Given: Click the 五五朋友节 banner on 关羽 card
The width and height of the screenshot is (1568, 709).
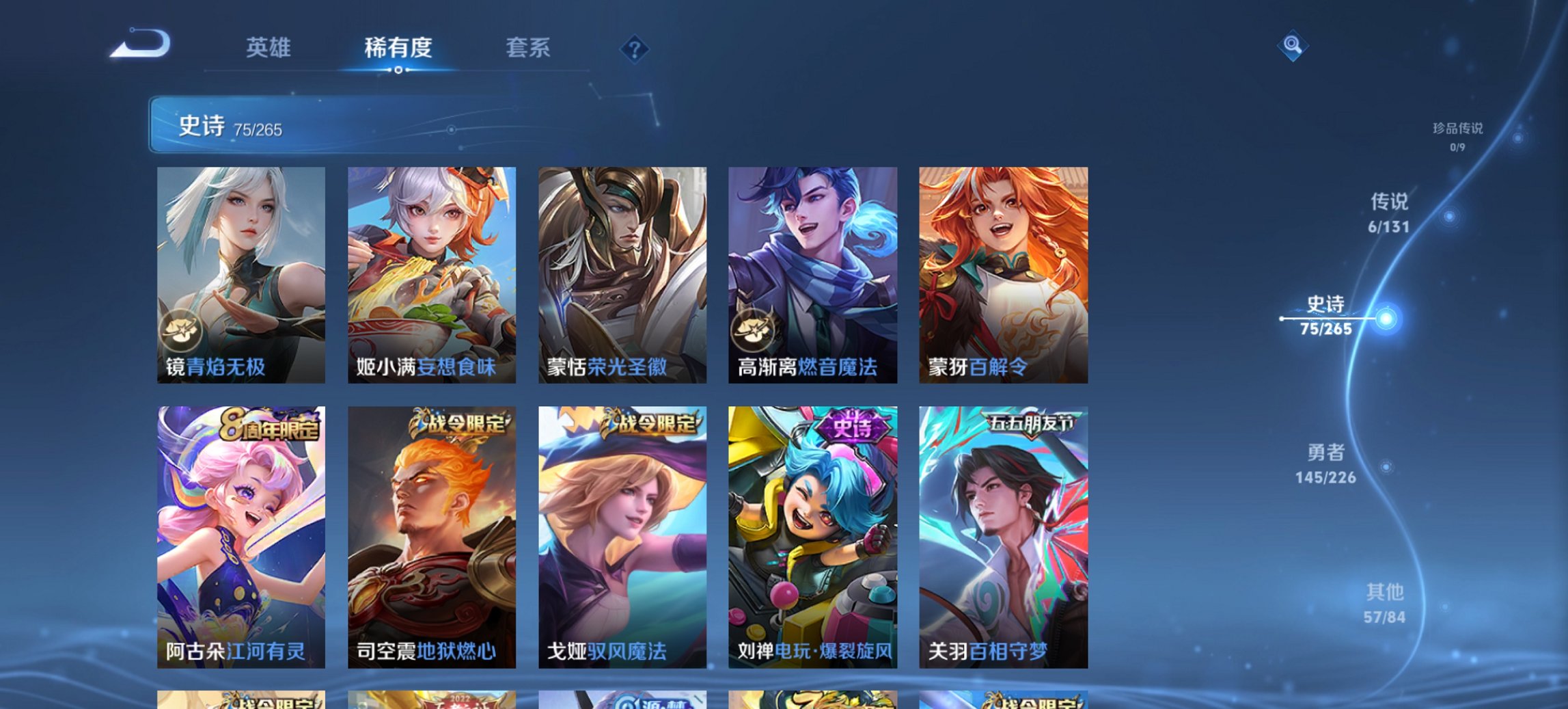Looking at the screenshot, I should (x=1032, y=424).
